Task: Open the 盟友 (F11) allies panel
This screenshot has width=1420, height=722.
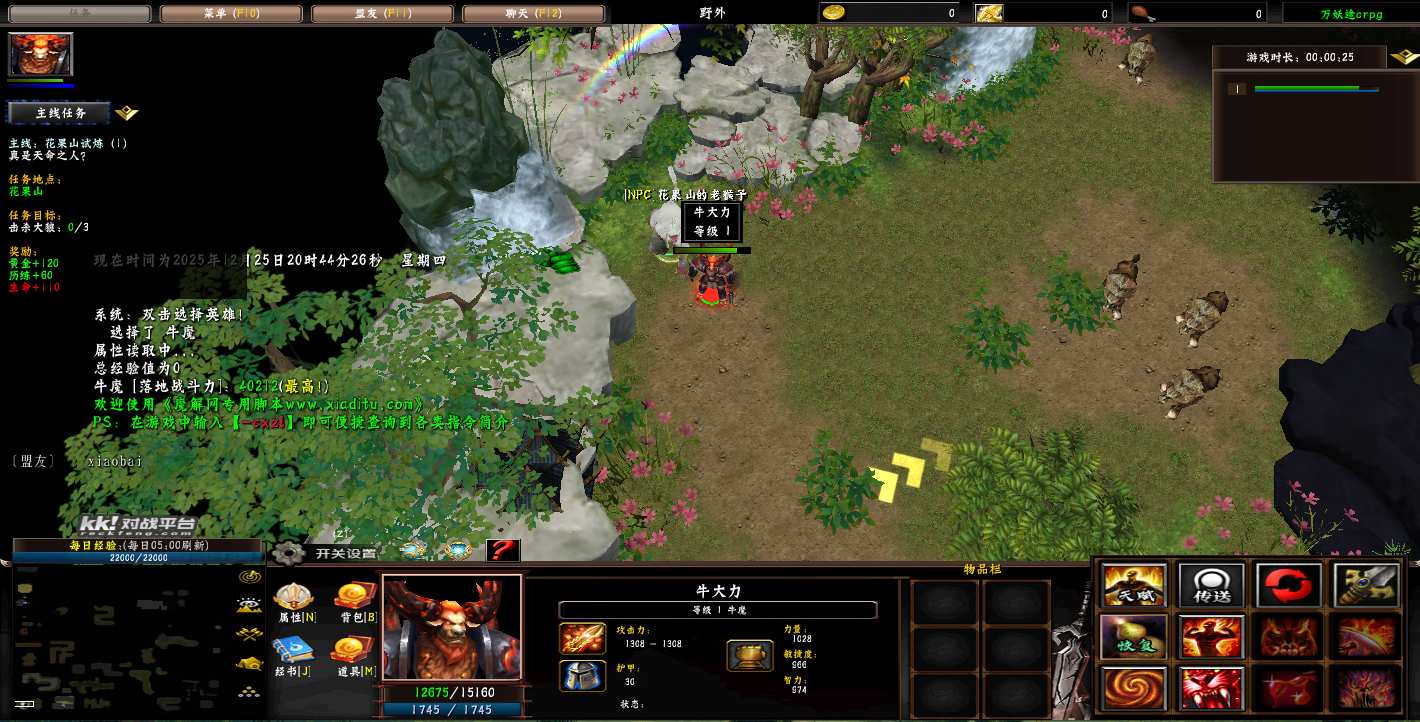Action: coord(383,14)
